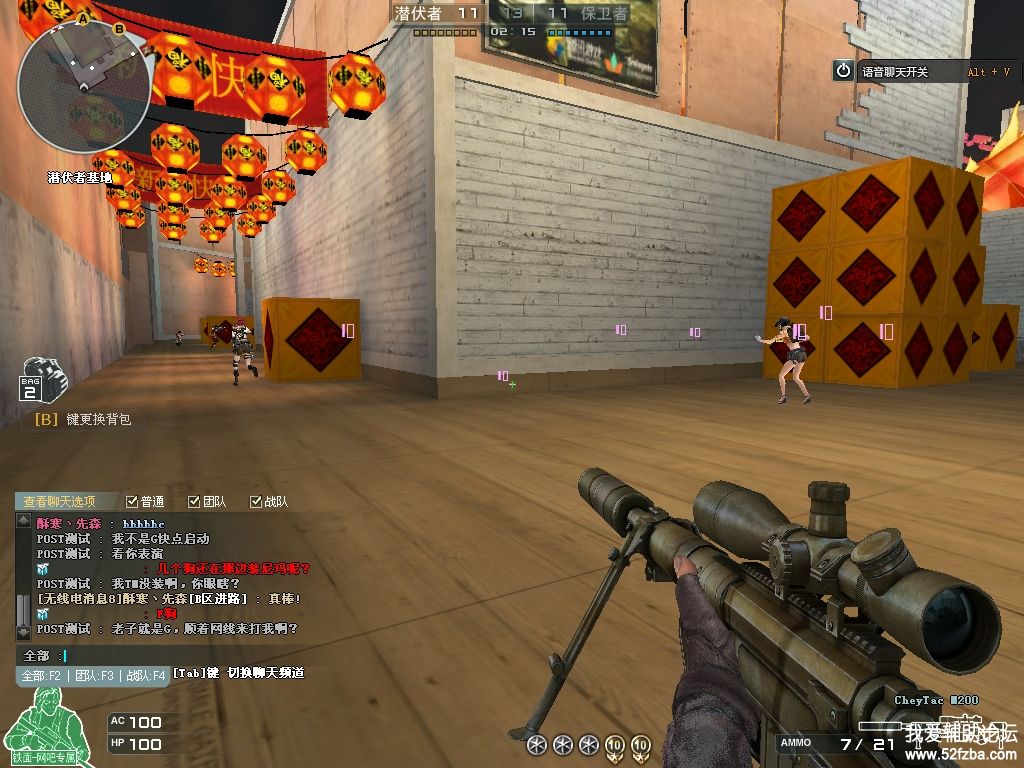The width and height of the screenshot is (1024, 768).
Task: Switch chat channel to 战队:F4
Action: 145,676
